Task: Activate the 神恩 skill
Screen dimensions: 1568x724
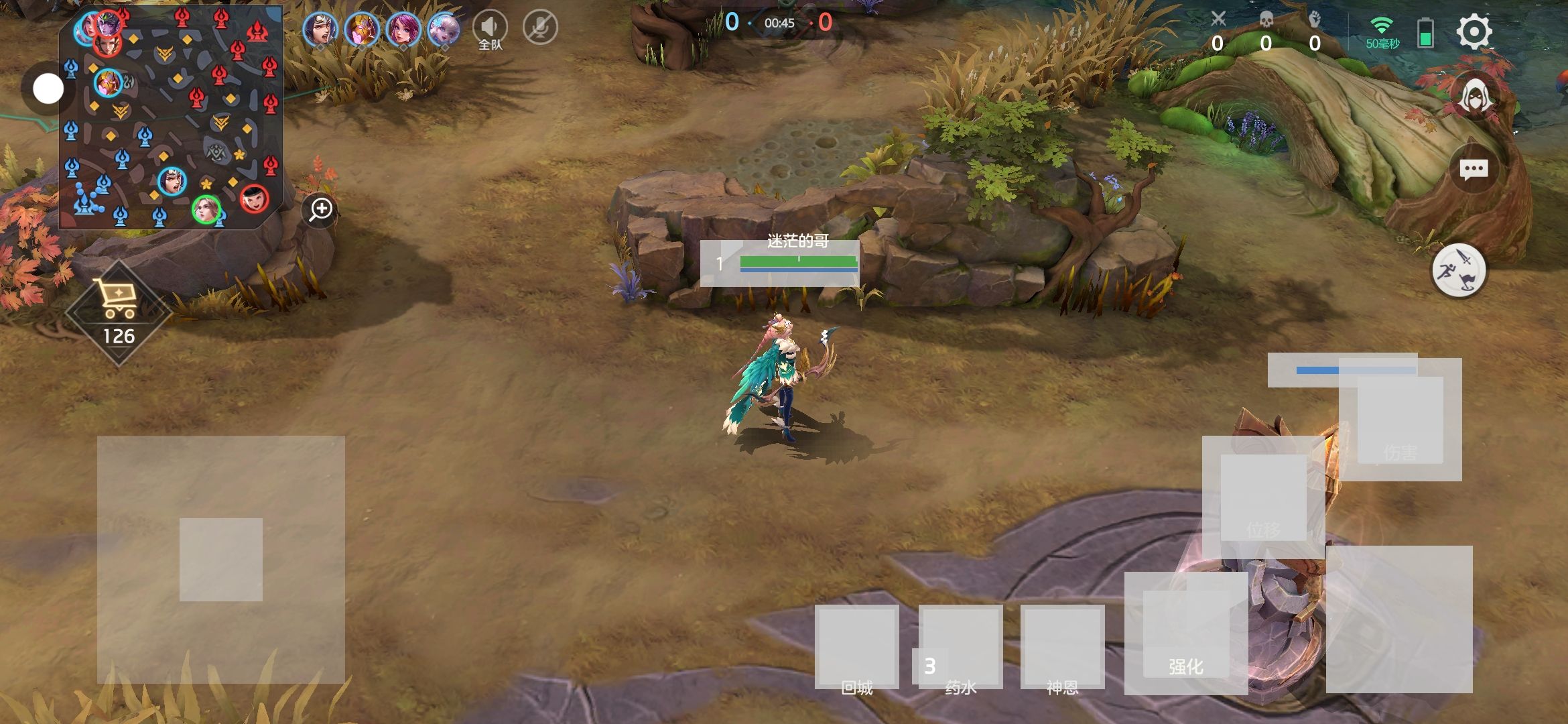Action: tap(1062, 647)
